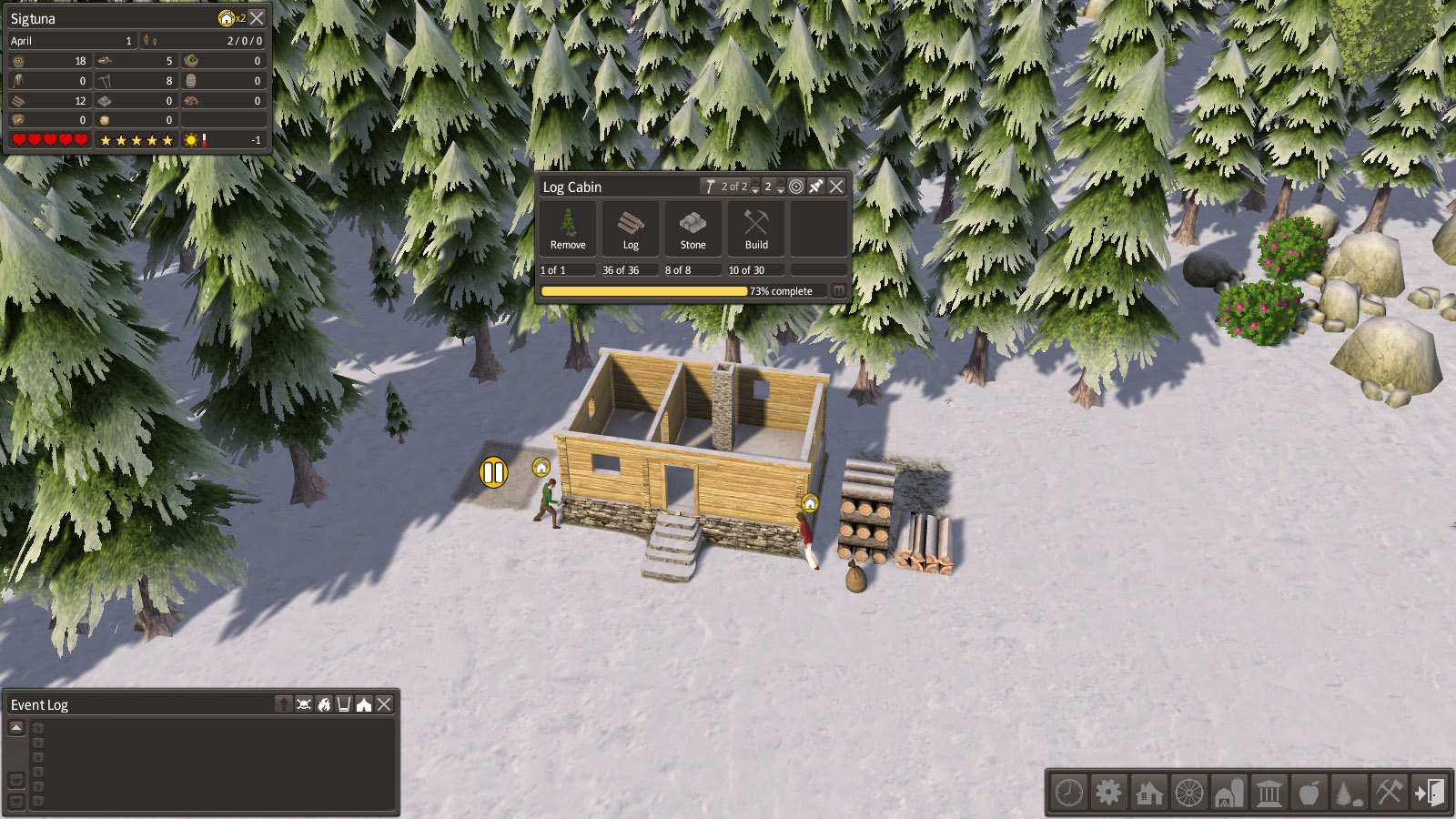Toggle the fire disaster events filter
Screen dimensions: 1456x819
pos(324,704)
